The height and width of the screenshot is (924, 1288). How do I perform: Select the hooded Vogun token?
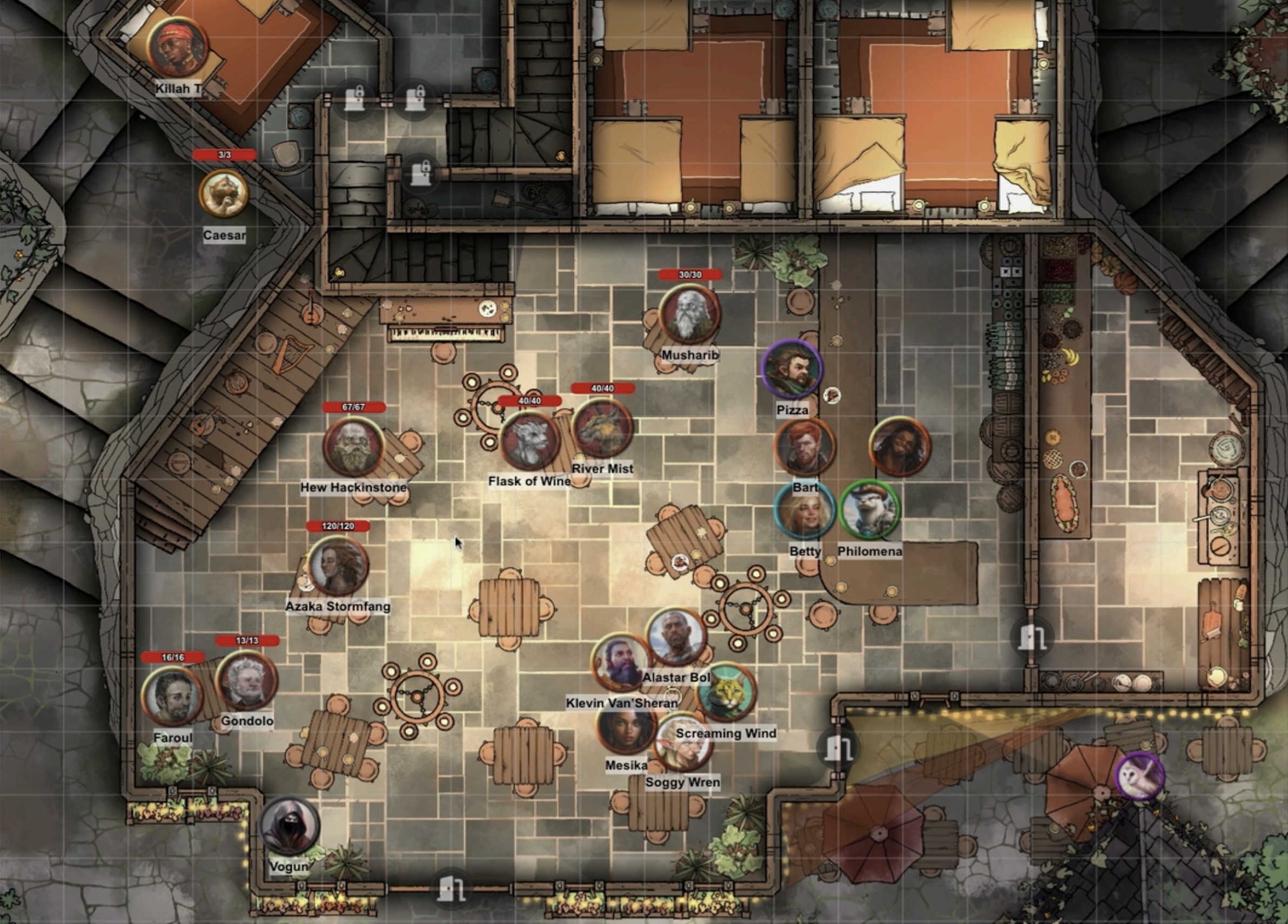click(x=290, y=827)
